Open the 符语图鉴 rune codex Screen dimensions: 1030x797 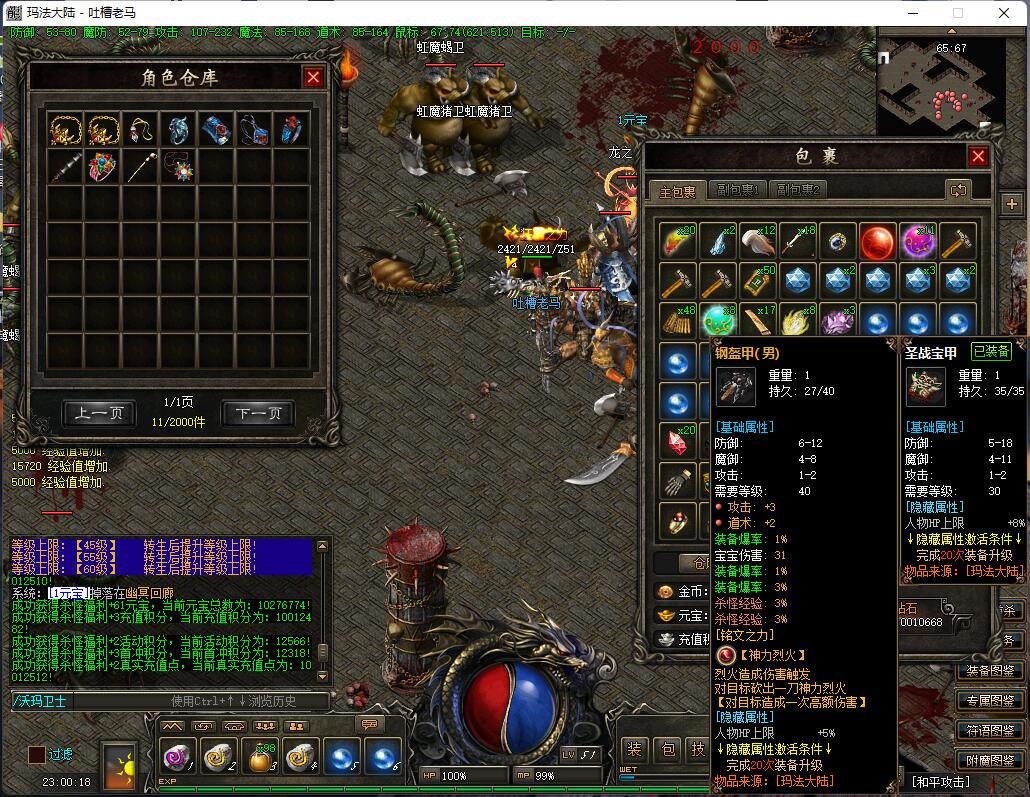coord(991,730)
